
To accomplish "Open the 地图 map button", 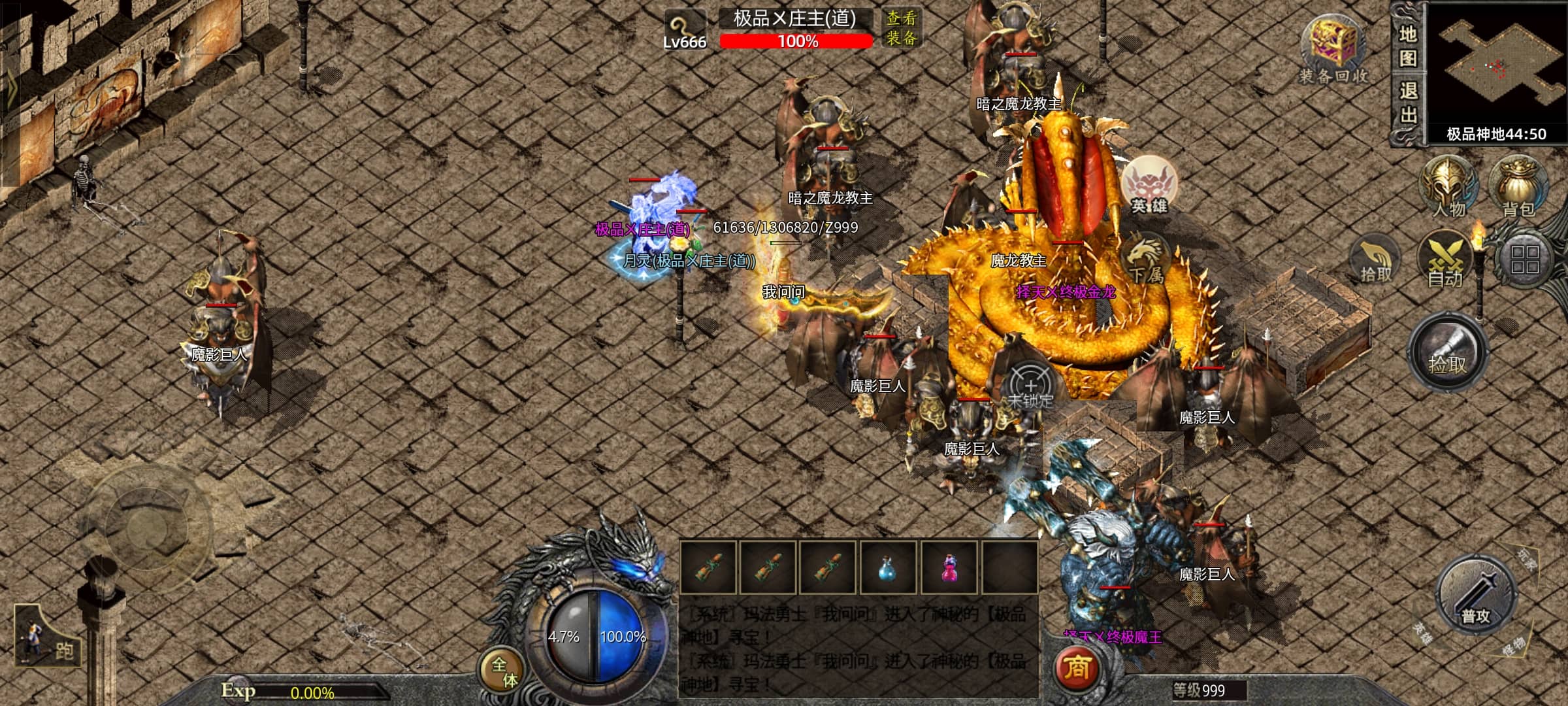I will [x=1407, y=46].
